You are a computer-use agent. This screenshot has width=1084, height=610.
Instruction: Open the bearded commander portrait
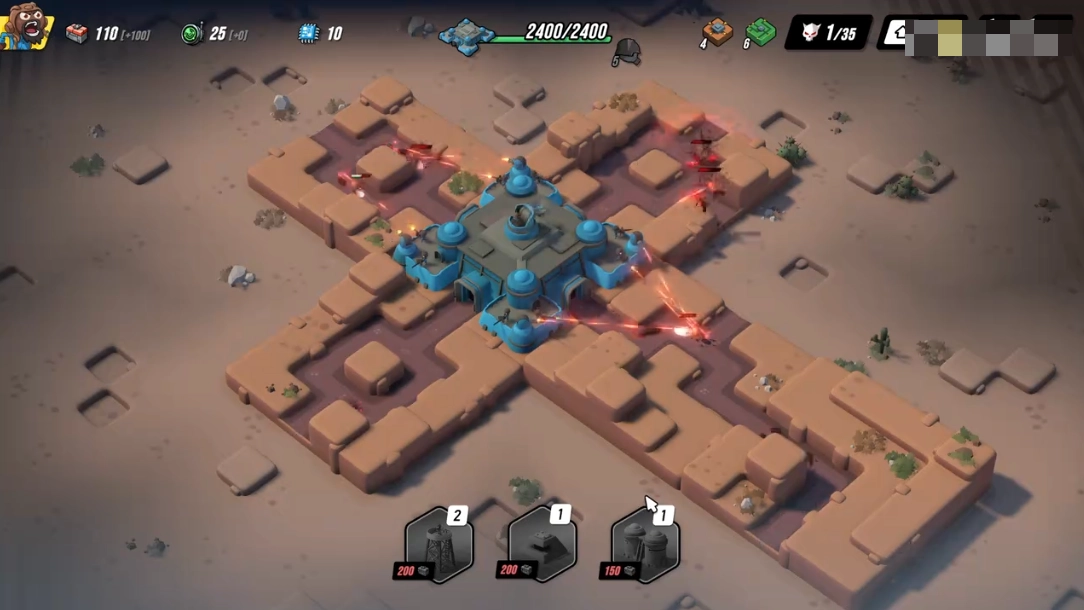tap(25, 26)
